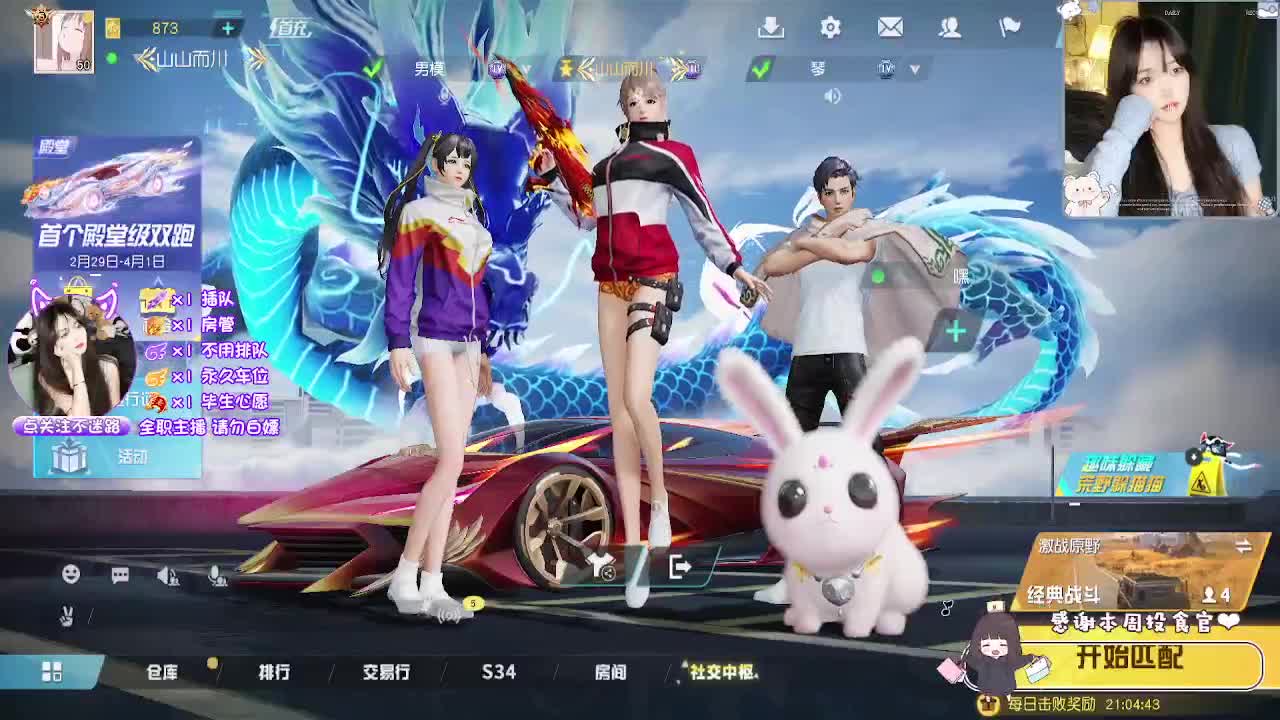Switch to the 仓库 warehouse tab
The width and height of the screenshot is (1280, 720).
163,672
